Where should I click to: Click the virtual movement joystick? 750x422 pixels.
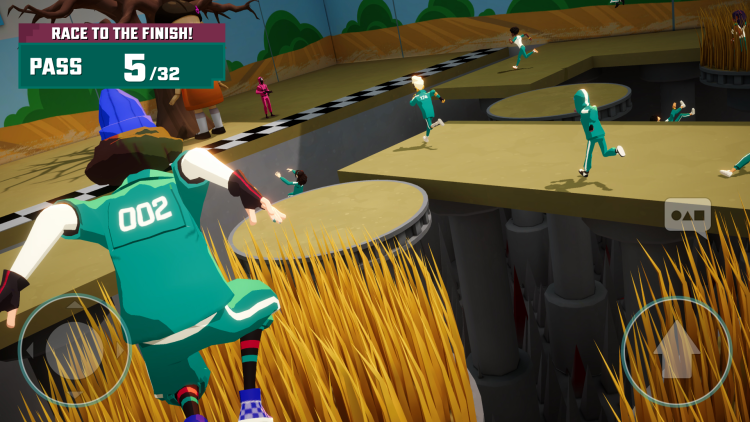point(74,349)
